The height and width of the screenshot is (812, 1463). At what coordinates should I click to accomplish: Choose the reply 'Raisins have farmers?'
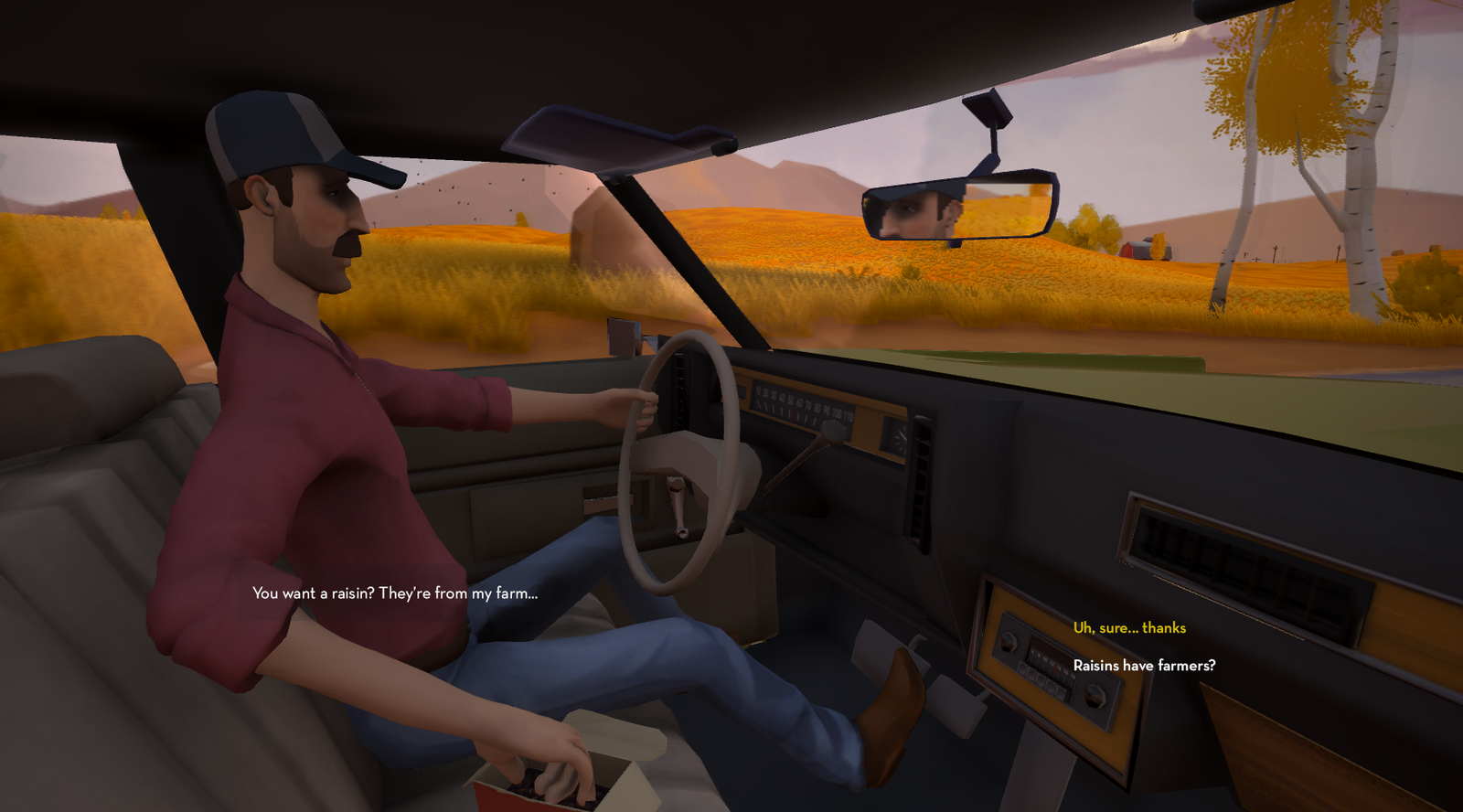[1144, 667]
